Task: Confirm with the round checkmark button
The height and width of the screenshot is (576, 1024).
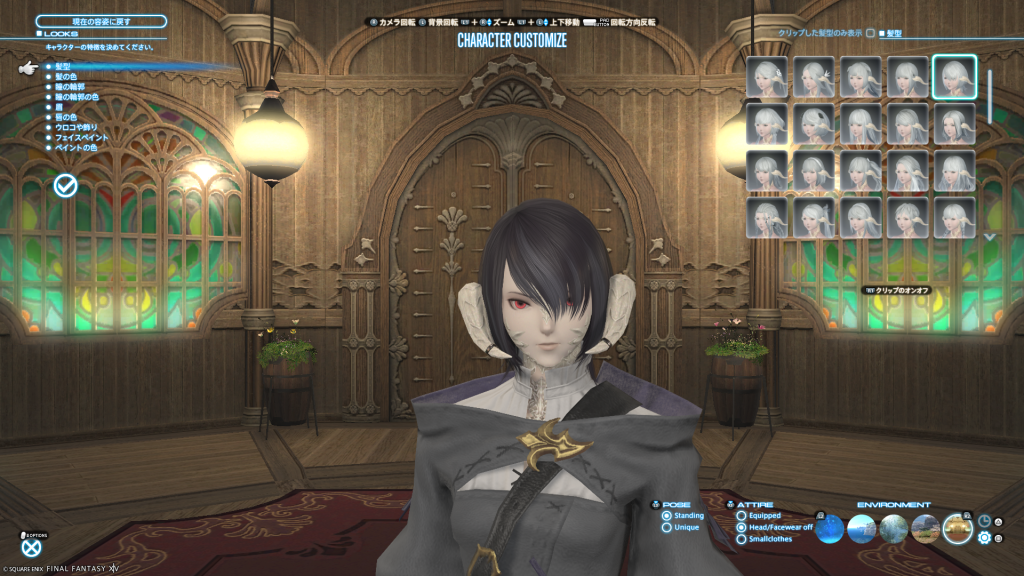Action: (66, 185)
